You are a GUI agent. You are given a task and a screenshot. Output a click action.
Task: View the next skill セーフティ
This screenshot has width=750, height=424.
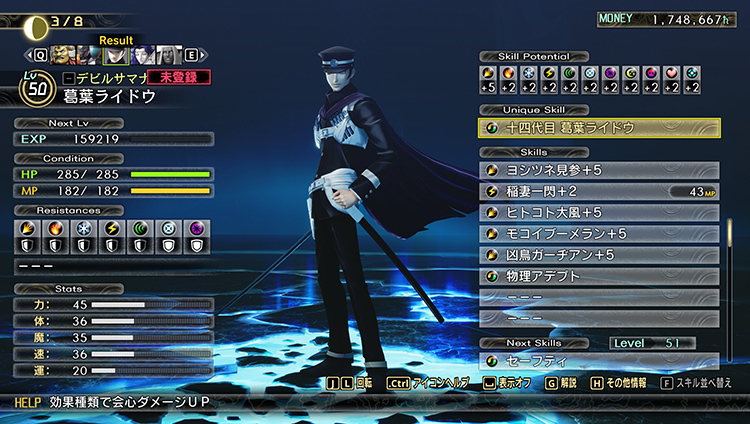click(x=598, y=362)
